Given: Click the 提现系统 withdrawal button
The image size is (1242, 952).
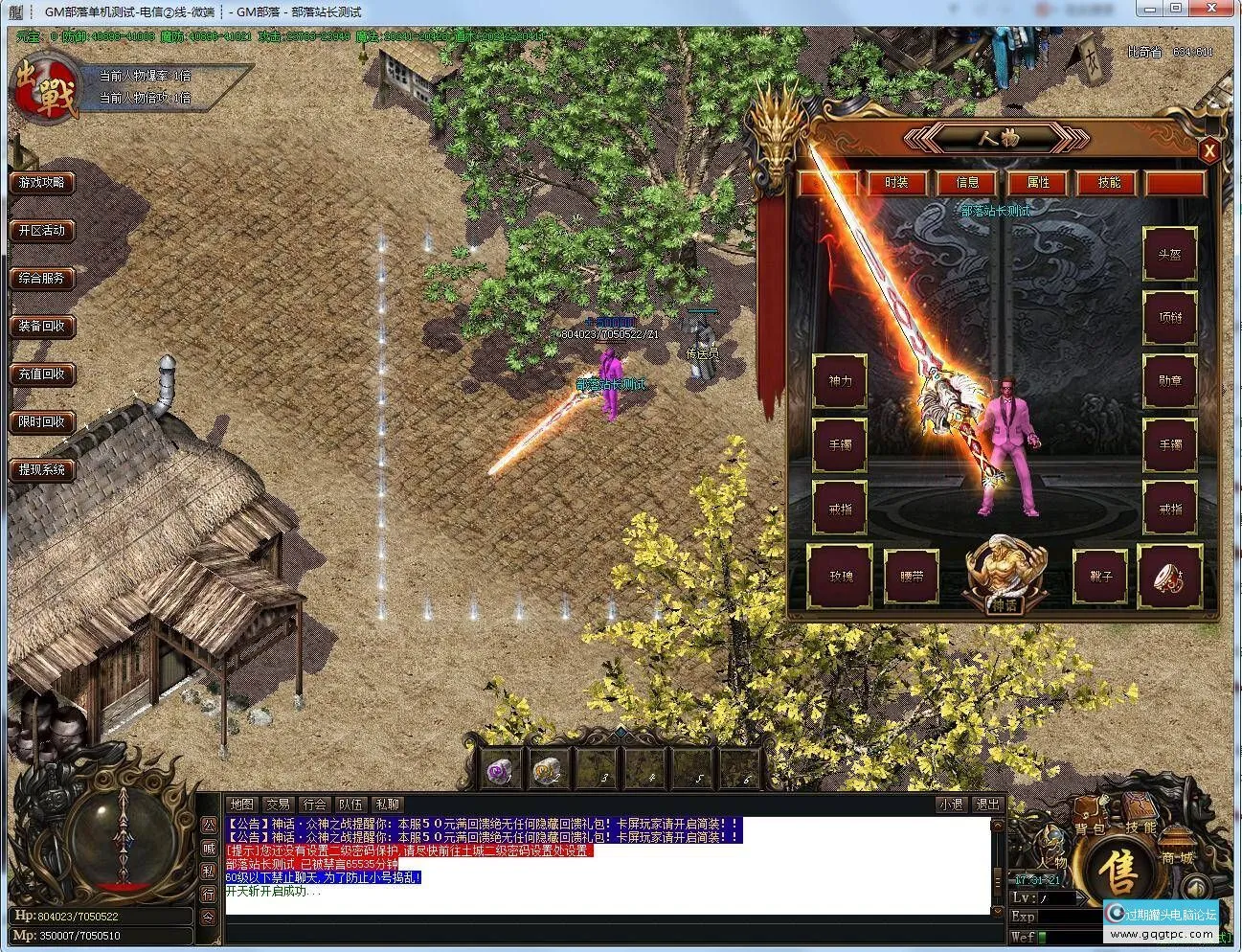Looking at the screenshot, I should [42, 469].
